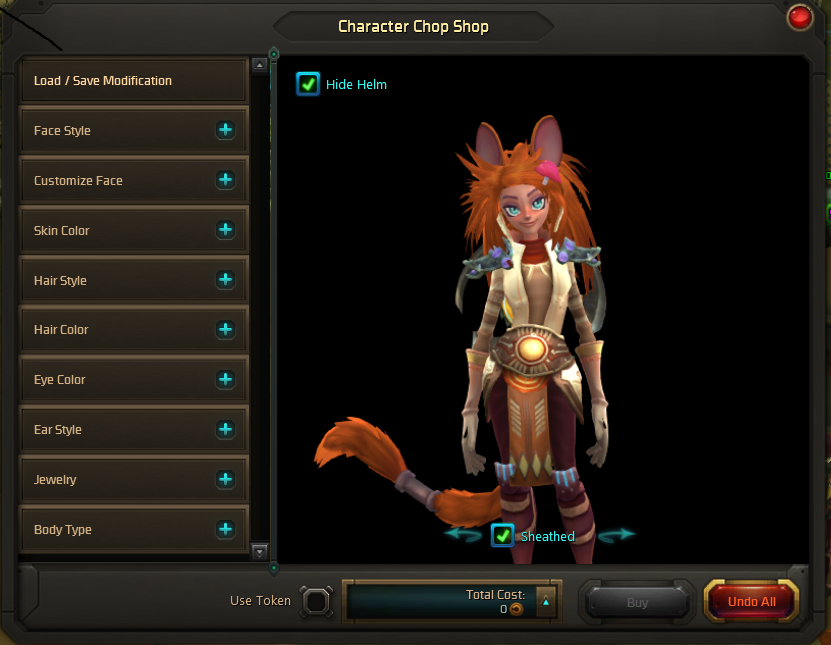The width and height of the screenshot is (831, 645).
Task: Open the Ear Style options
Action: pos(225,429)
